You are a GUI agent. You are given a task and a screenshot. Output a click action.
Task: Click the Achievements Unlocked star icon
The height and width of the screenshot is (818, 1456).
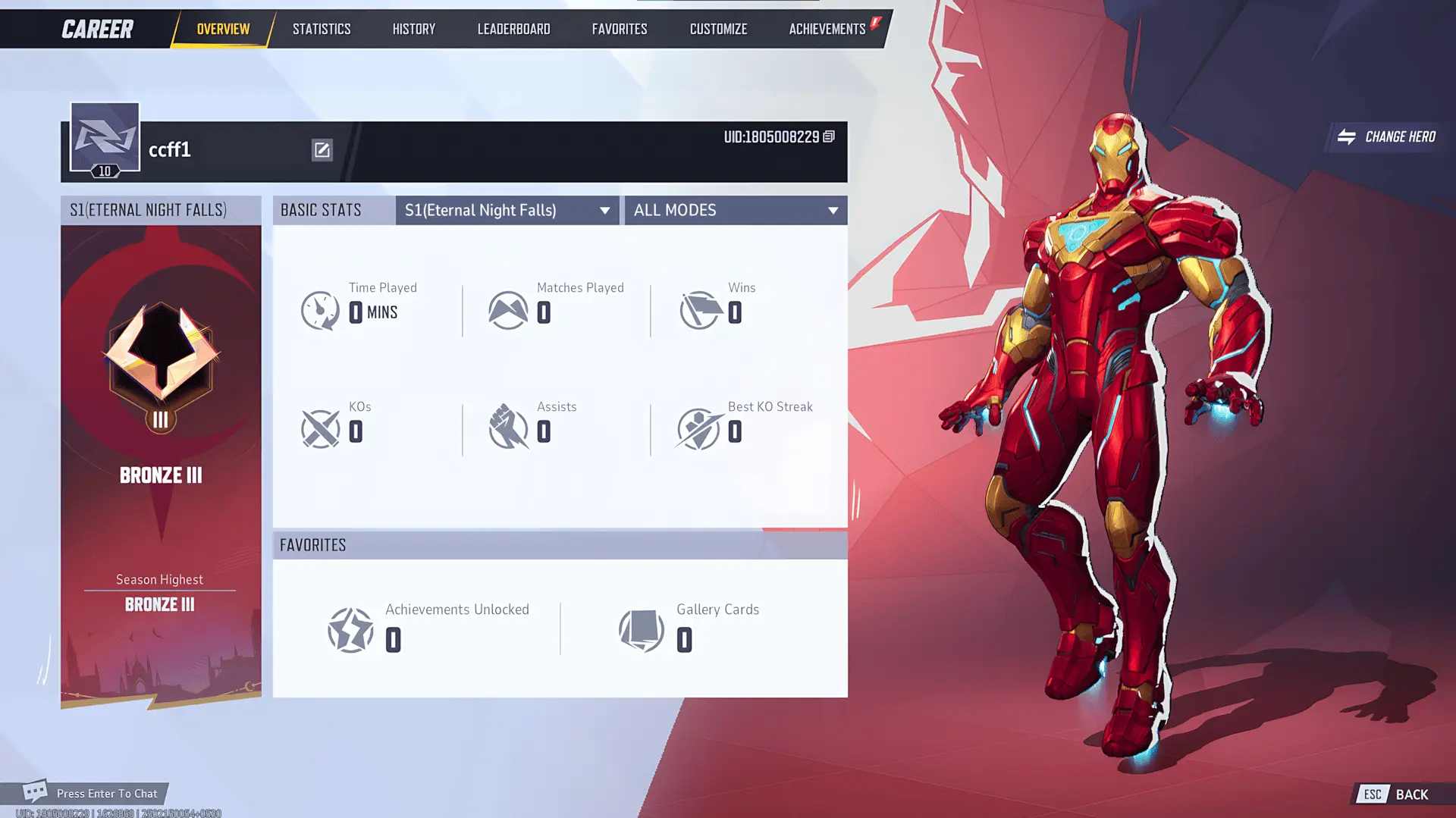tap(351, 629)
